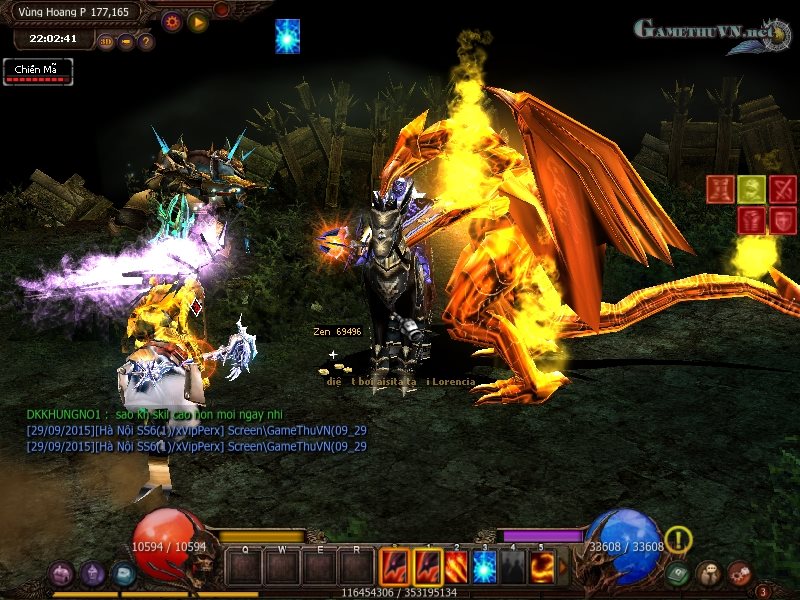This screenshot has width=800, height=600.
Task: Click the blue starburst buff icon
Action: point(288,35)
